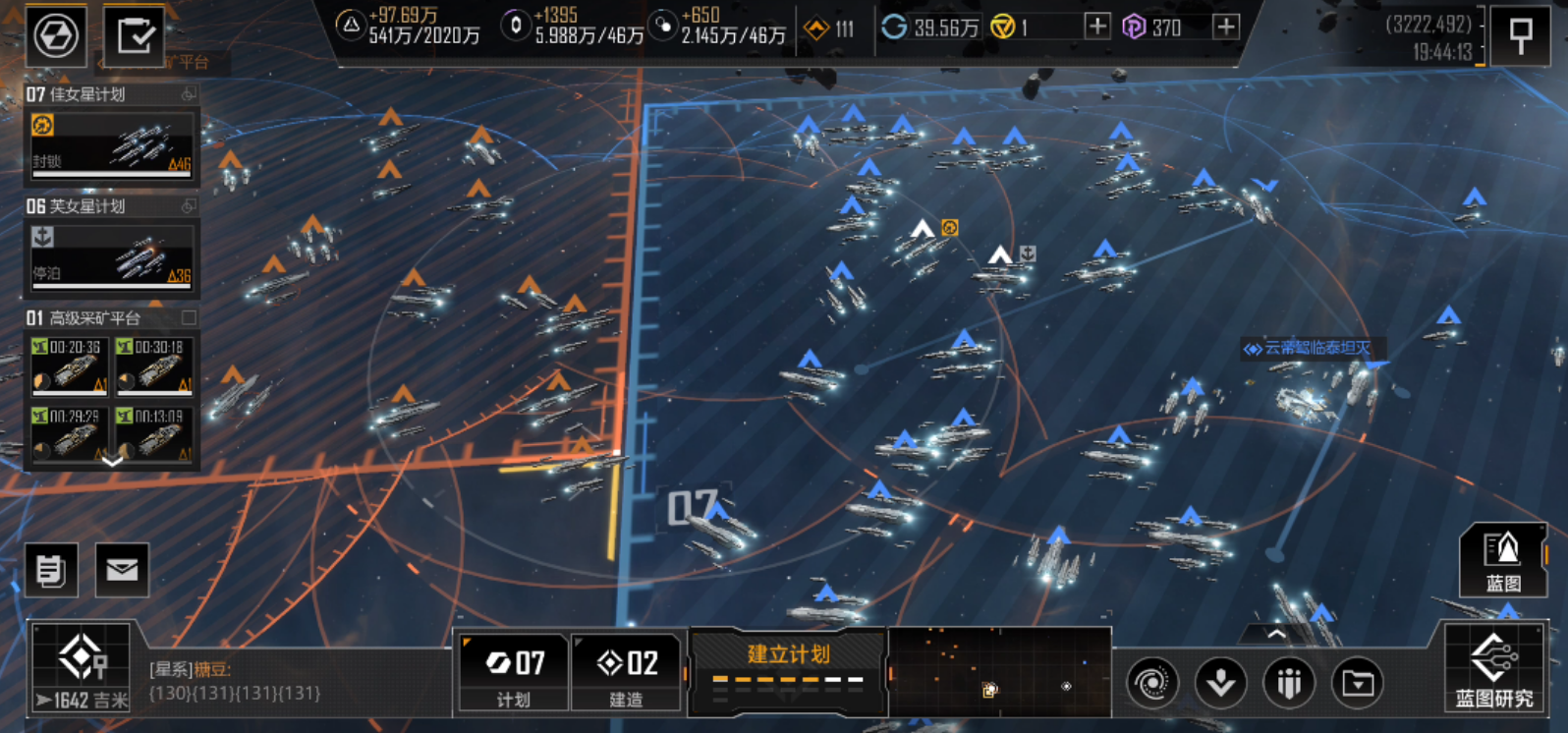Open the notes document icon

(51, 570)
